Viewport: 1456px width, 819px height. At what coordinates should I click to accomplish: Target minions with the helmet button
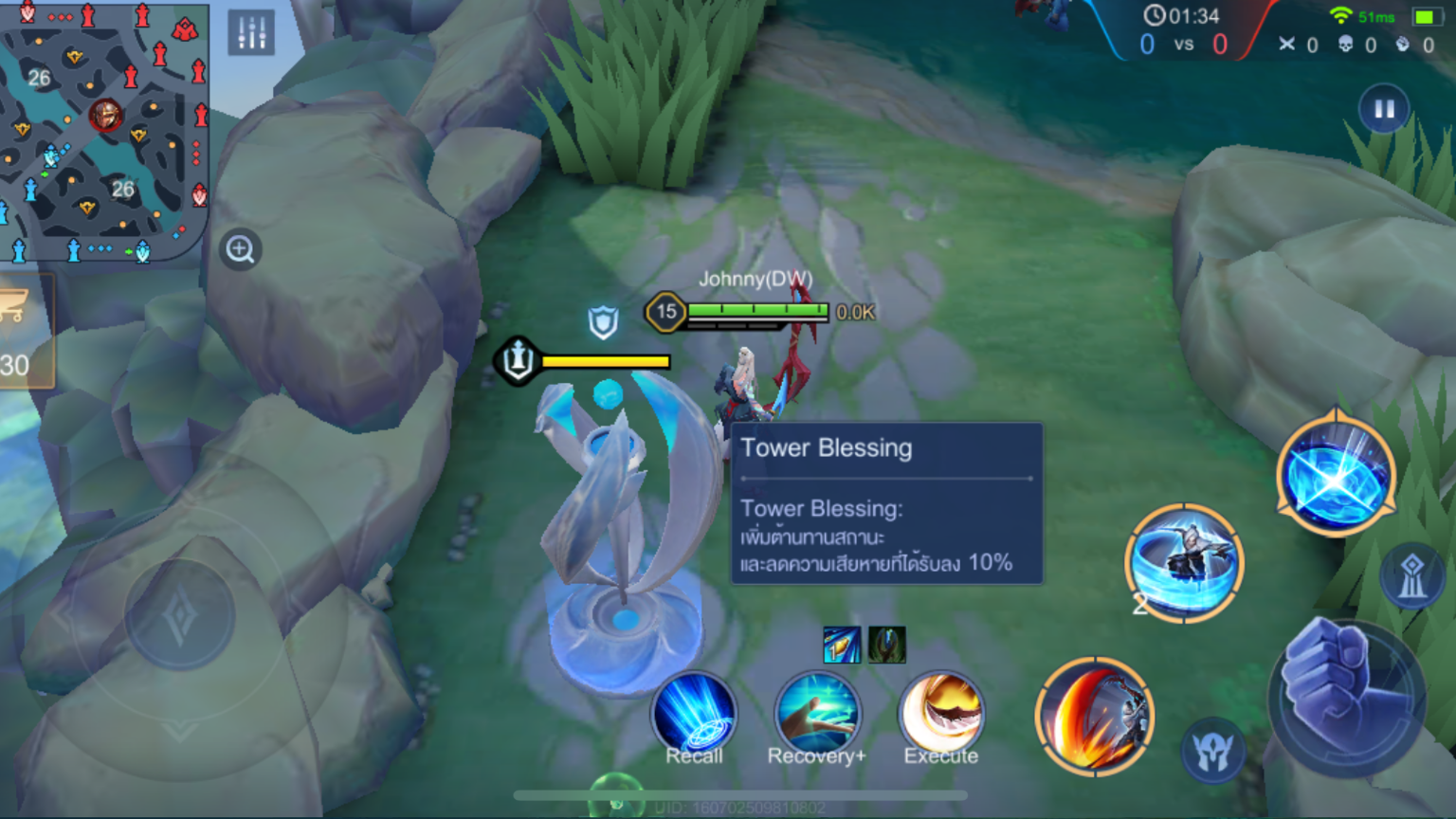1213,751
